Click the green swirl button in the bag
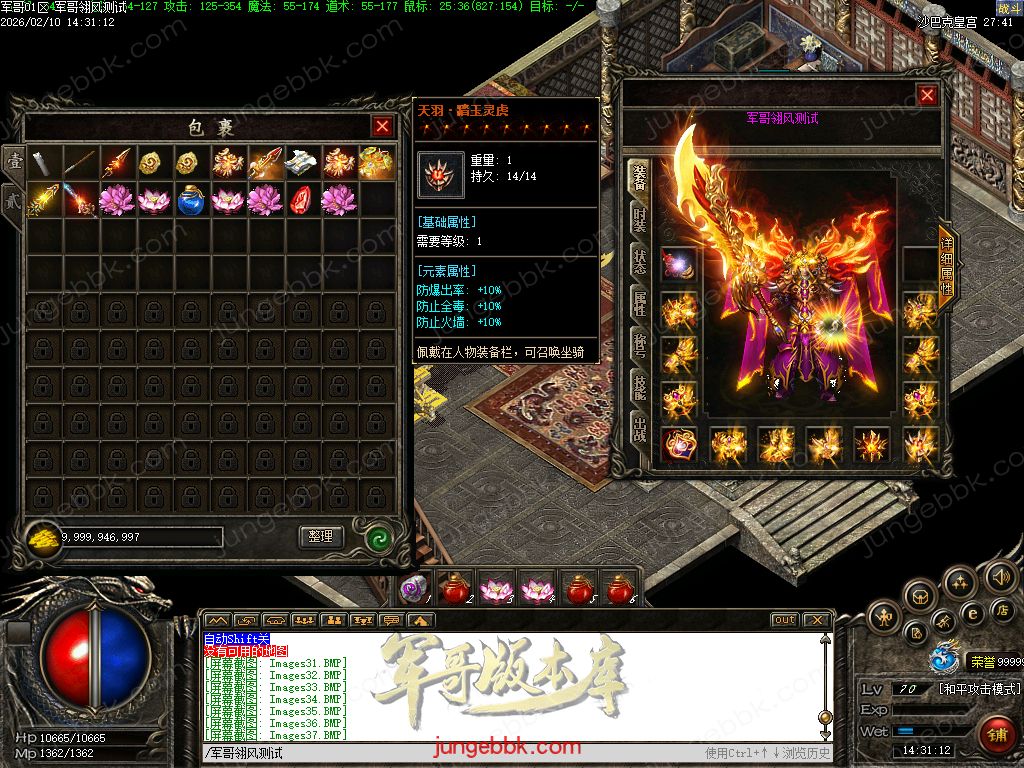The width and height of the screenshot is (1024, 768). 377,537
